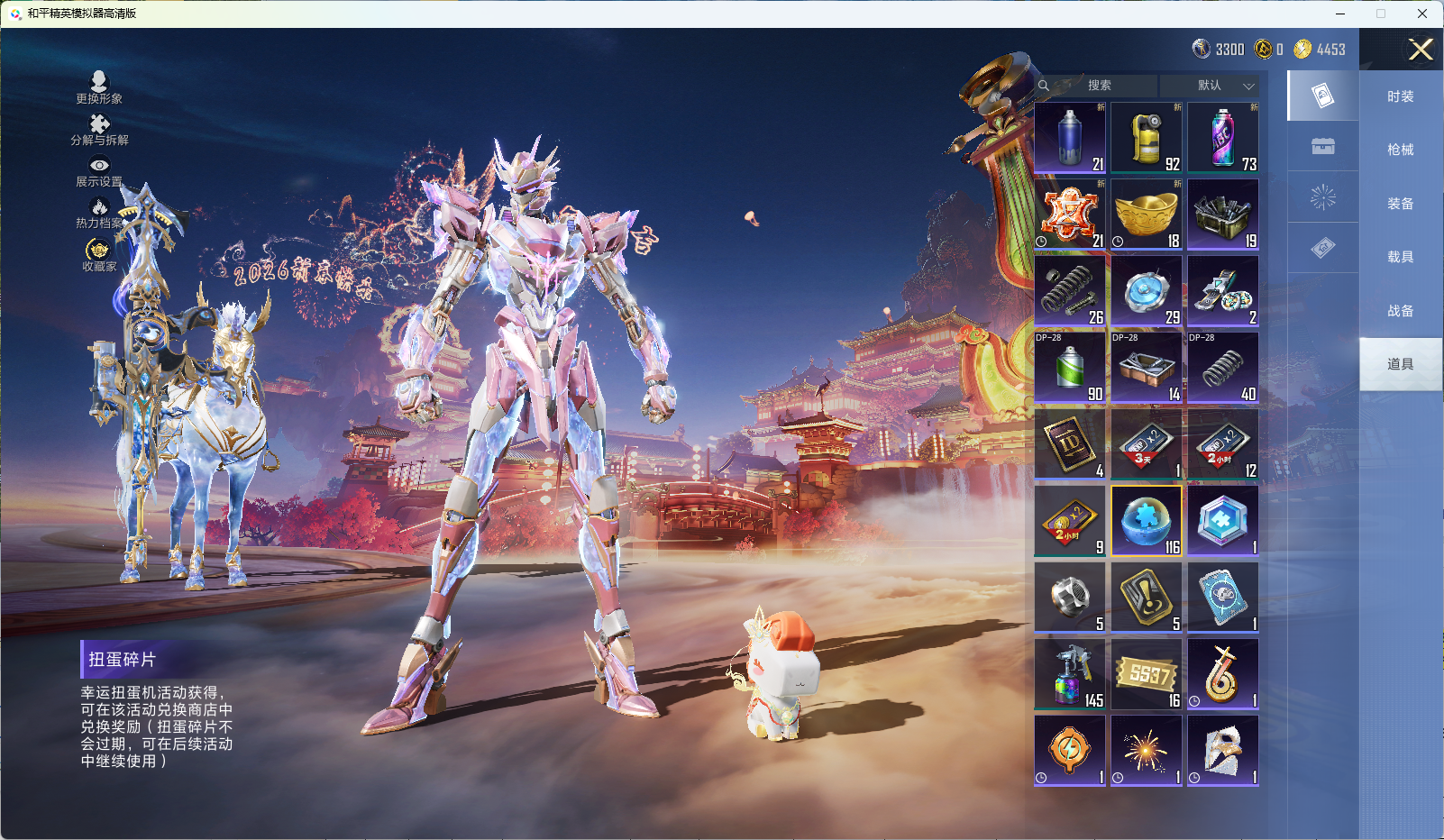
Task: Minimize the emulator window
Action: click(1340, 14)
